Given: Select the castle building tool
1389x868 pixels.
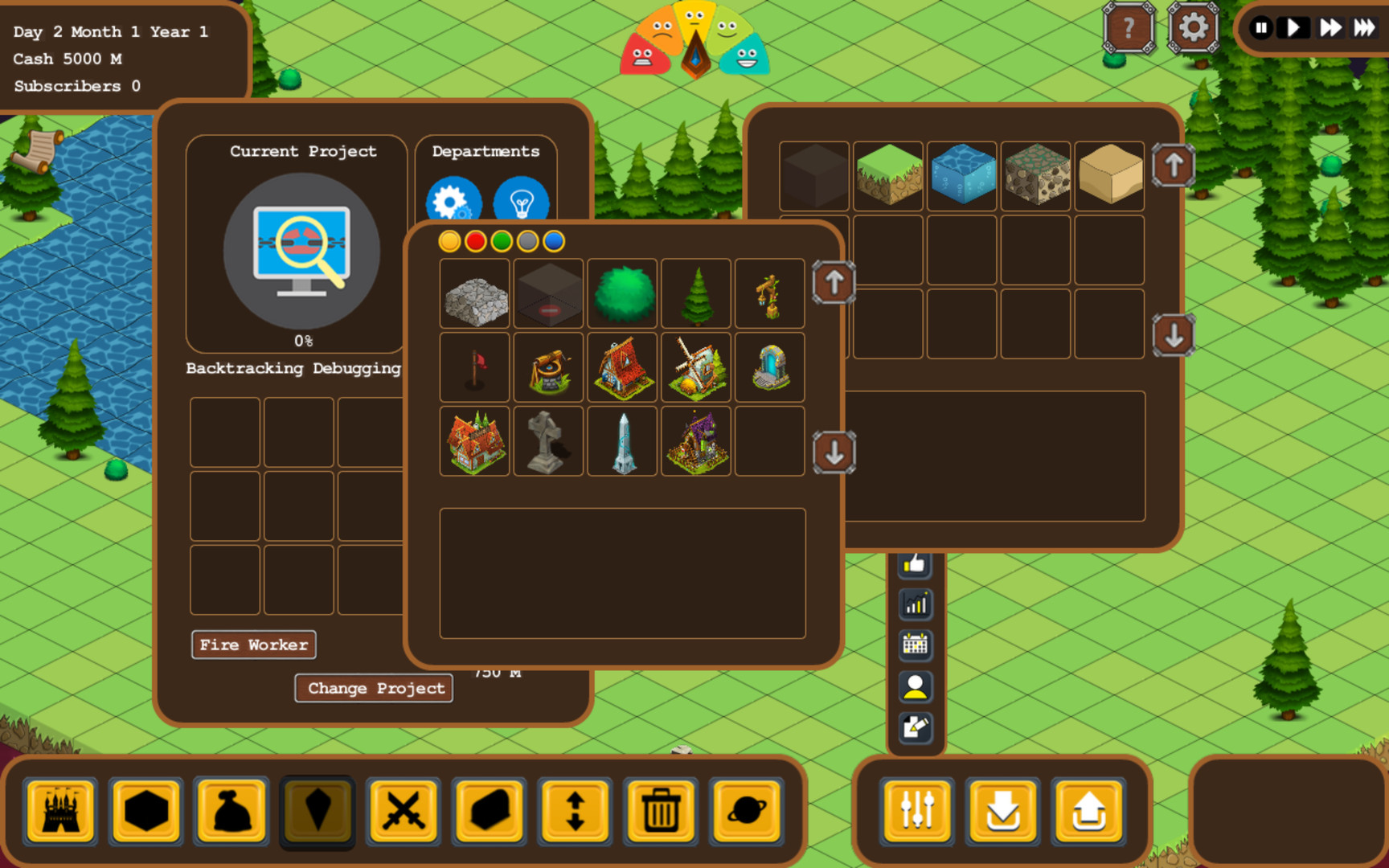Looking at the screenshot, I should click(60, 812).
